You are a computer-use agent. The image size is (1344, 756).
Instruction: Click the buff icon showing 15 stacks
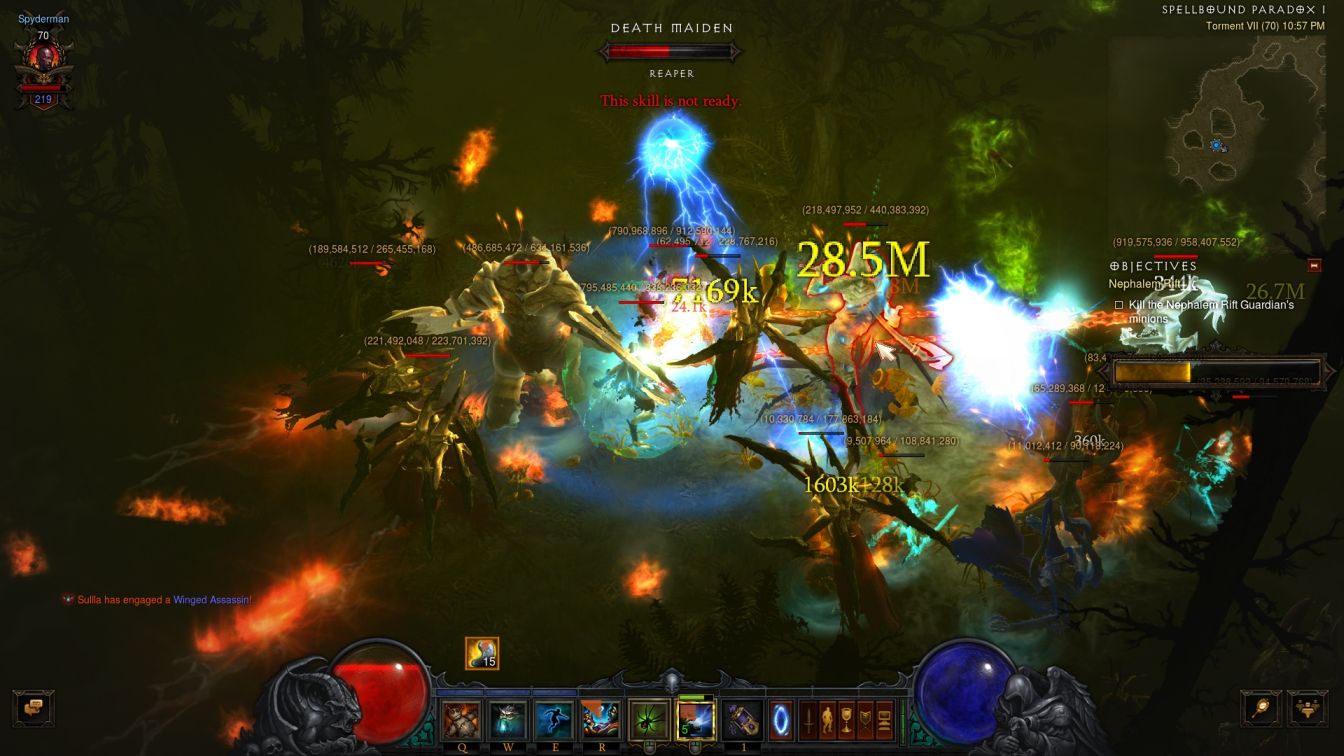482,653
